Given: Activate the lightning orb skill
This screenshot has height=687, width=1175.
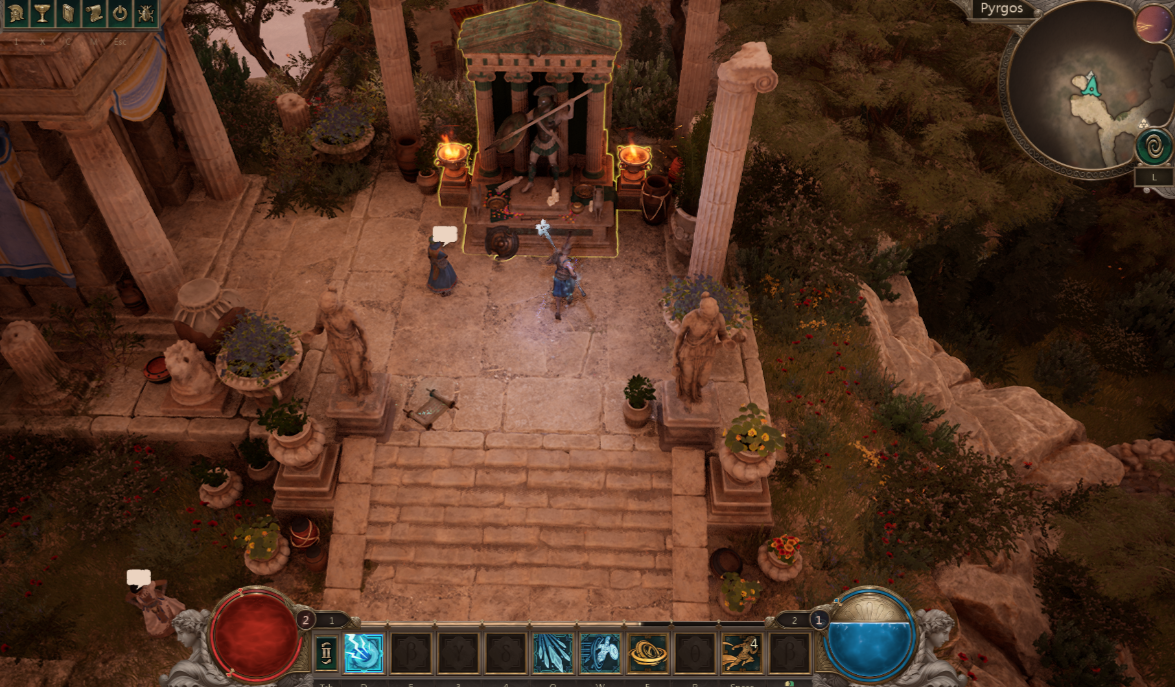Looking at the screenshot, I should tap(363, 654).
